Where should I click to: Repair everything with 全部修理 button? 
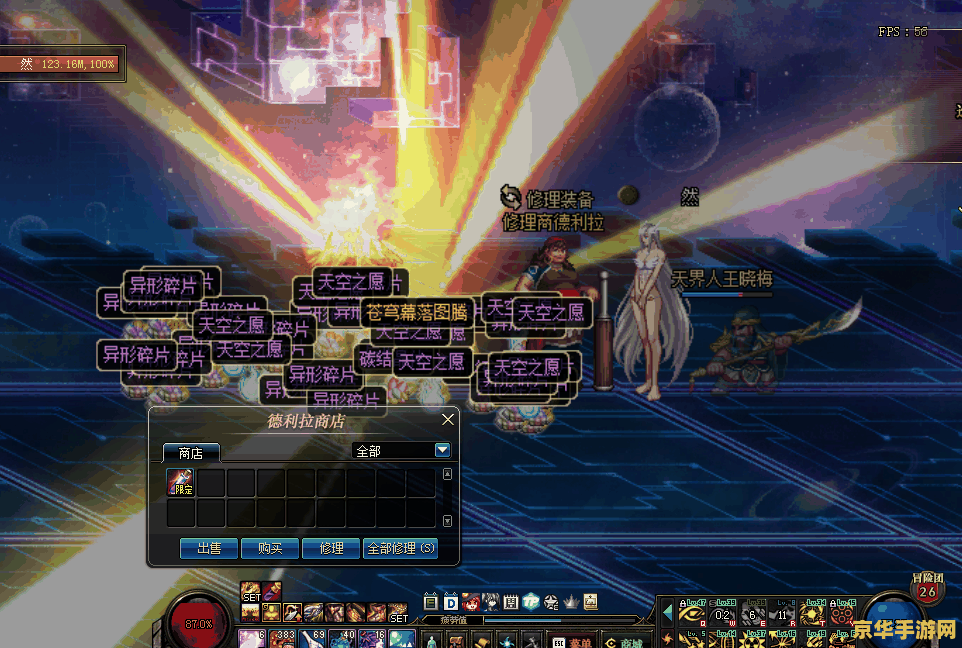click(401, 548)
